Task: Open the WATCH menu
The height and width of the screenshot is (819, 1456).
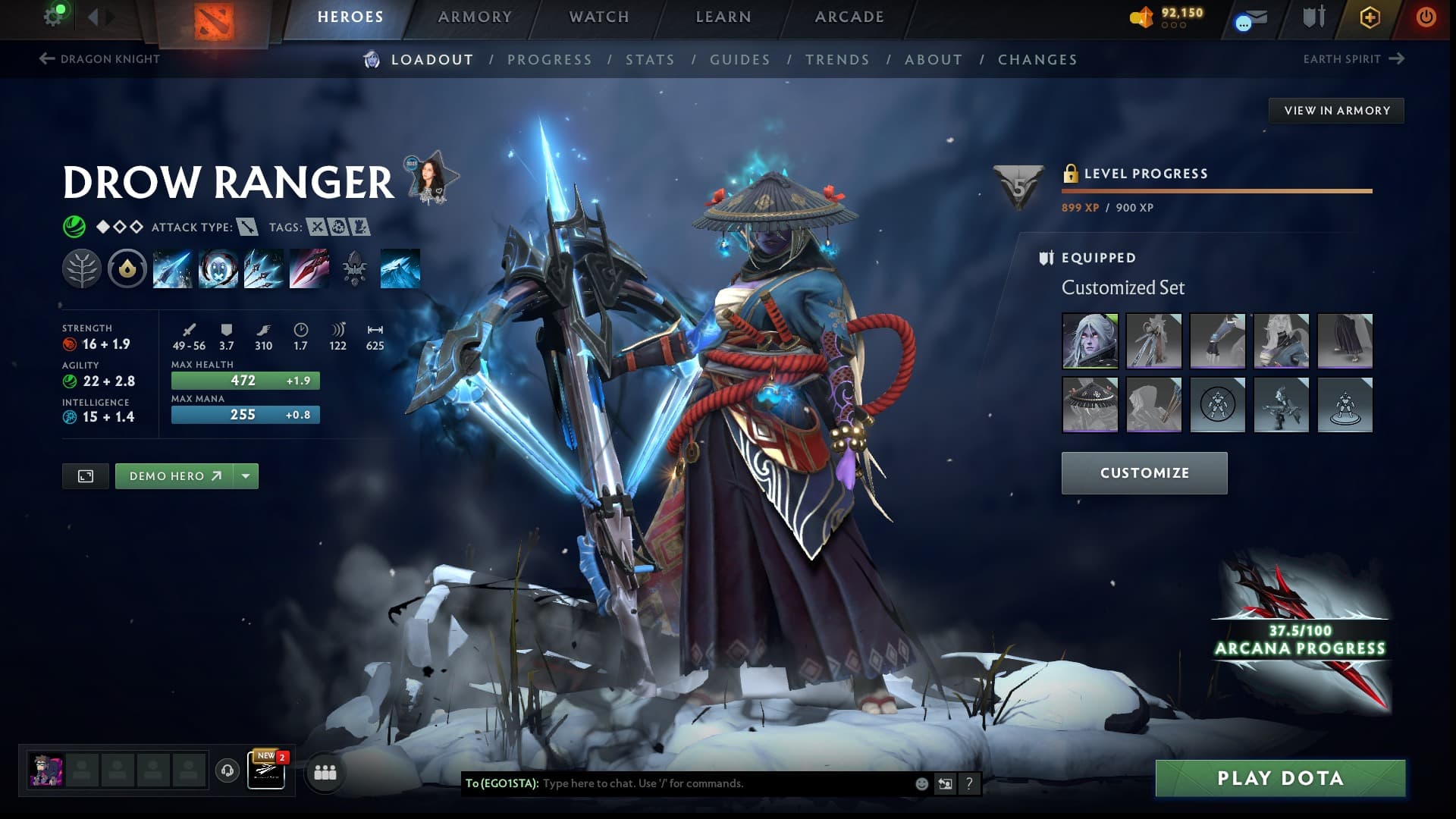Action: pyautogui.click(x=598, y=16)
